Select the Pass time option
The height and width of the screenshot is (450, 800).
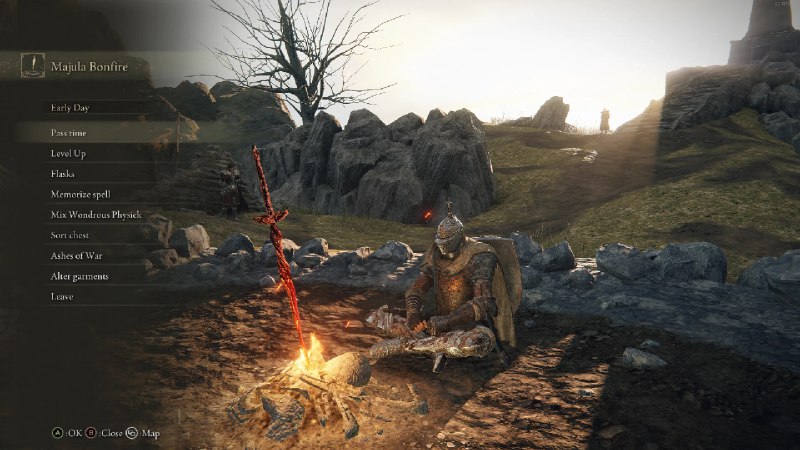click(70, 132)
